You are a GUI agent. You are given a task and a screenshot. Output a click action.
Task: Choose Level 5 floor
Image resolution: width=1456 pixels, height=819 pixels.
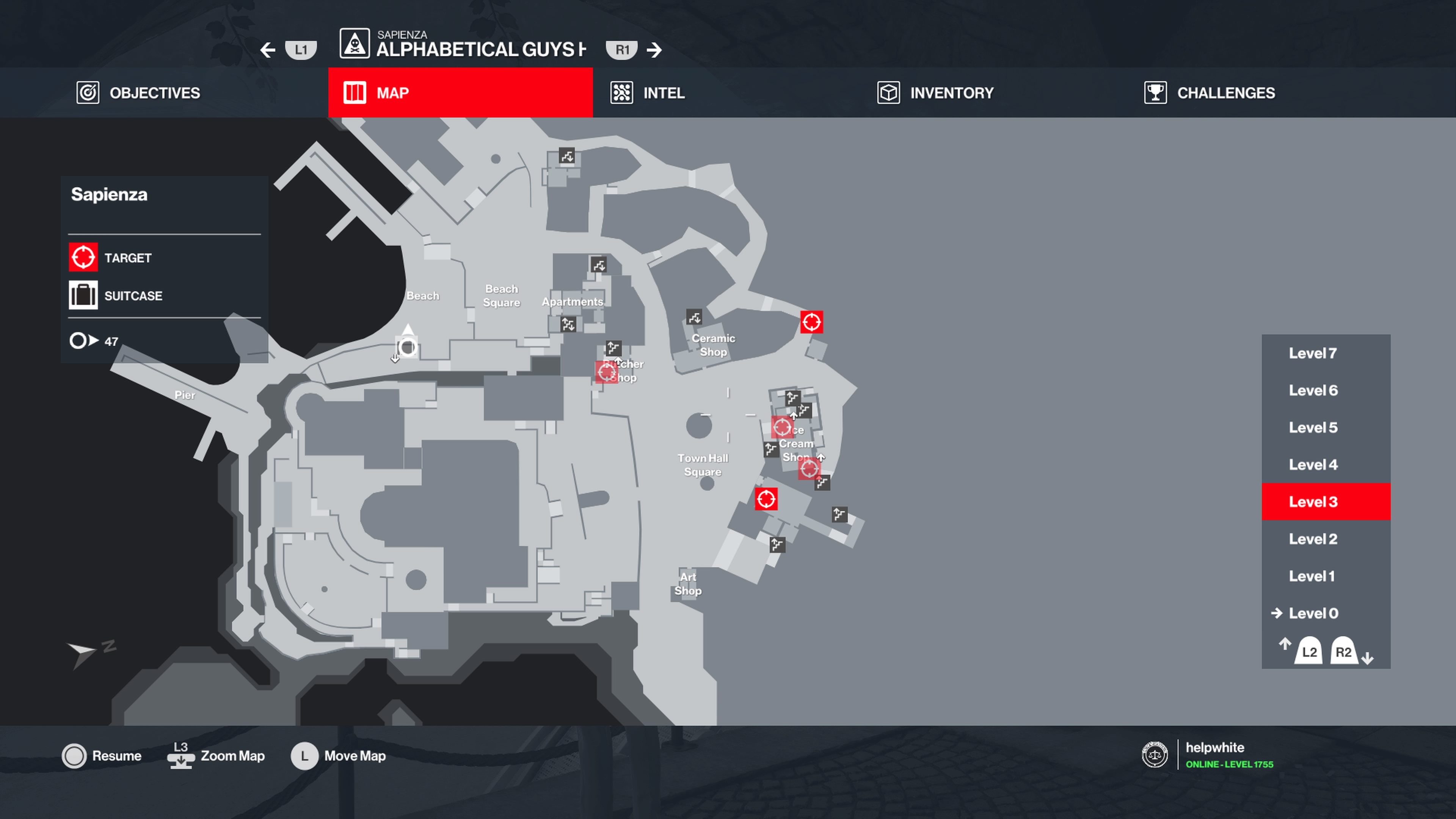[x=1312, y=428]
